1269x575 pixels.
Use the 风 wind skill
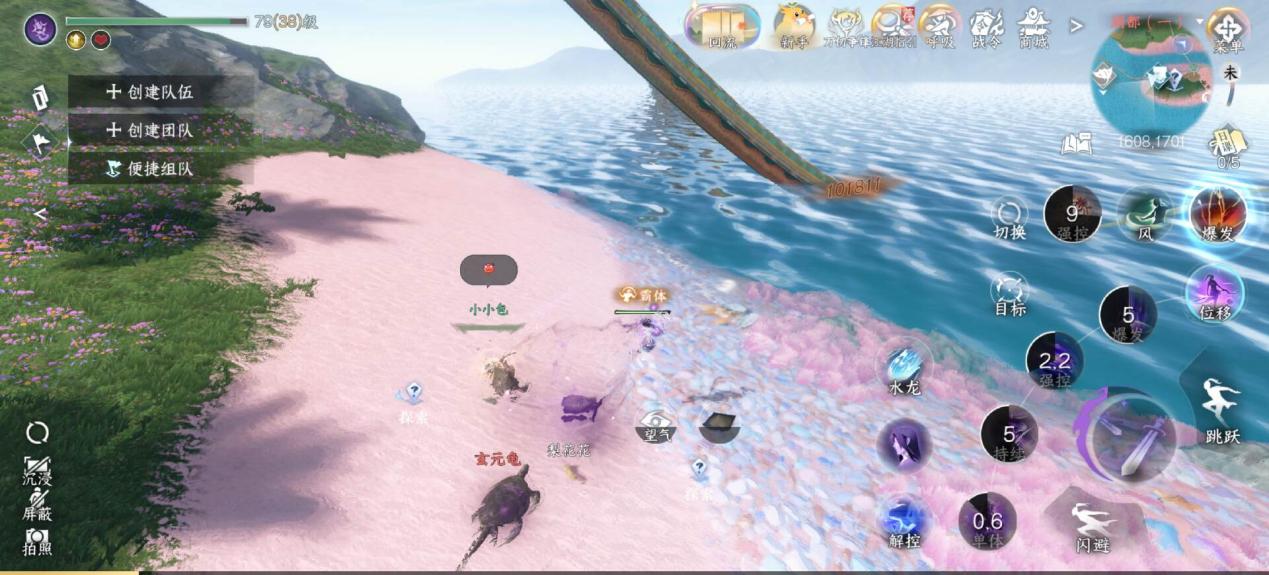point(1145,213)
